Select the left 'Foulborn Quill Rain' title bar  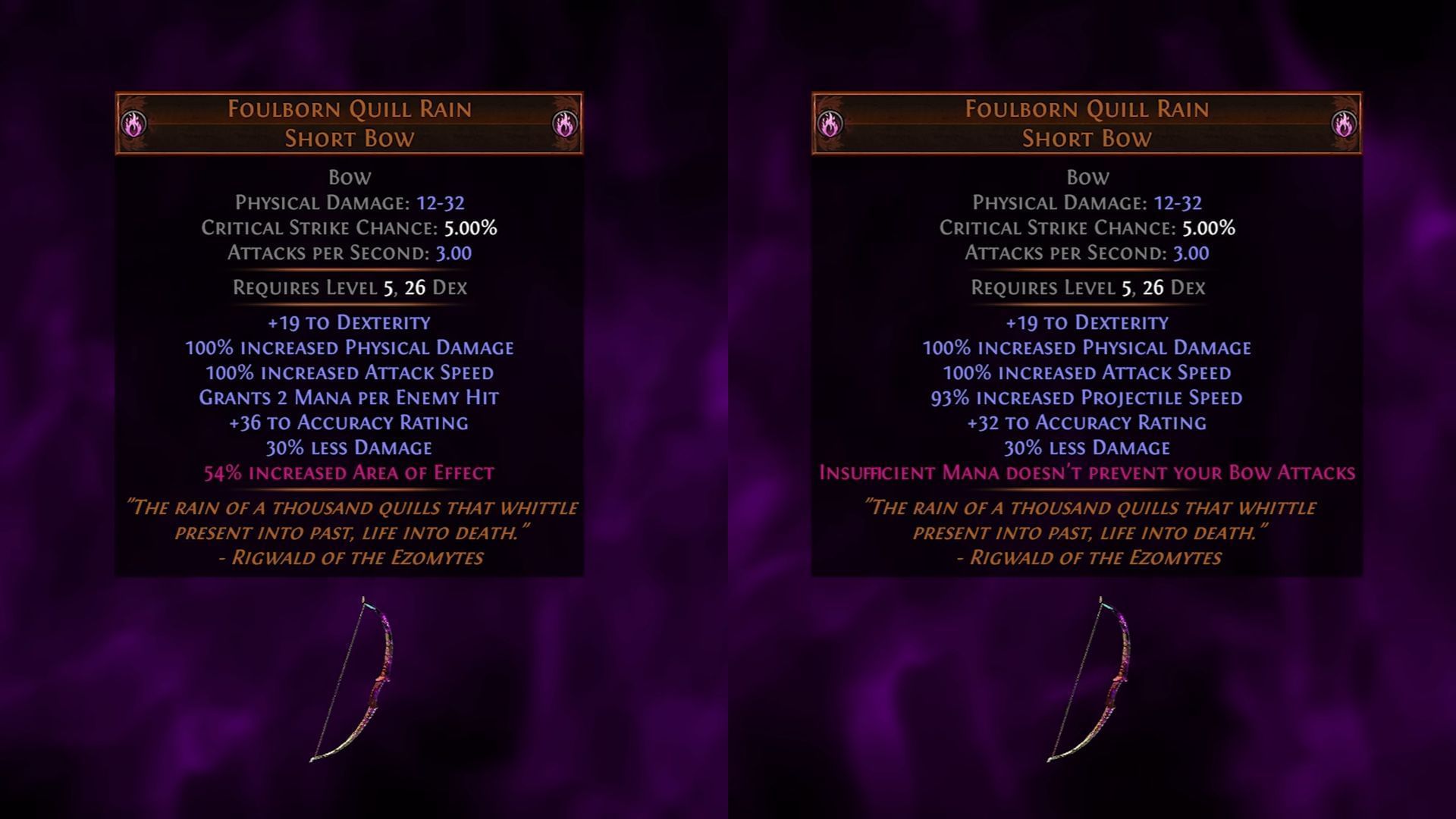coord(349,108)
